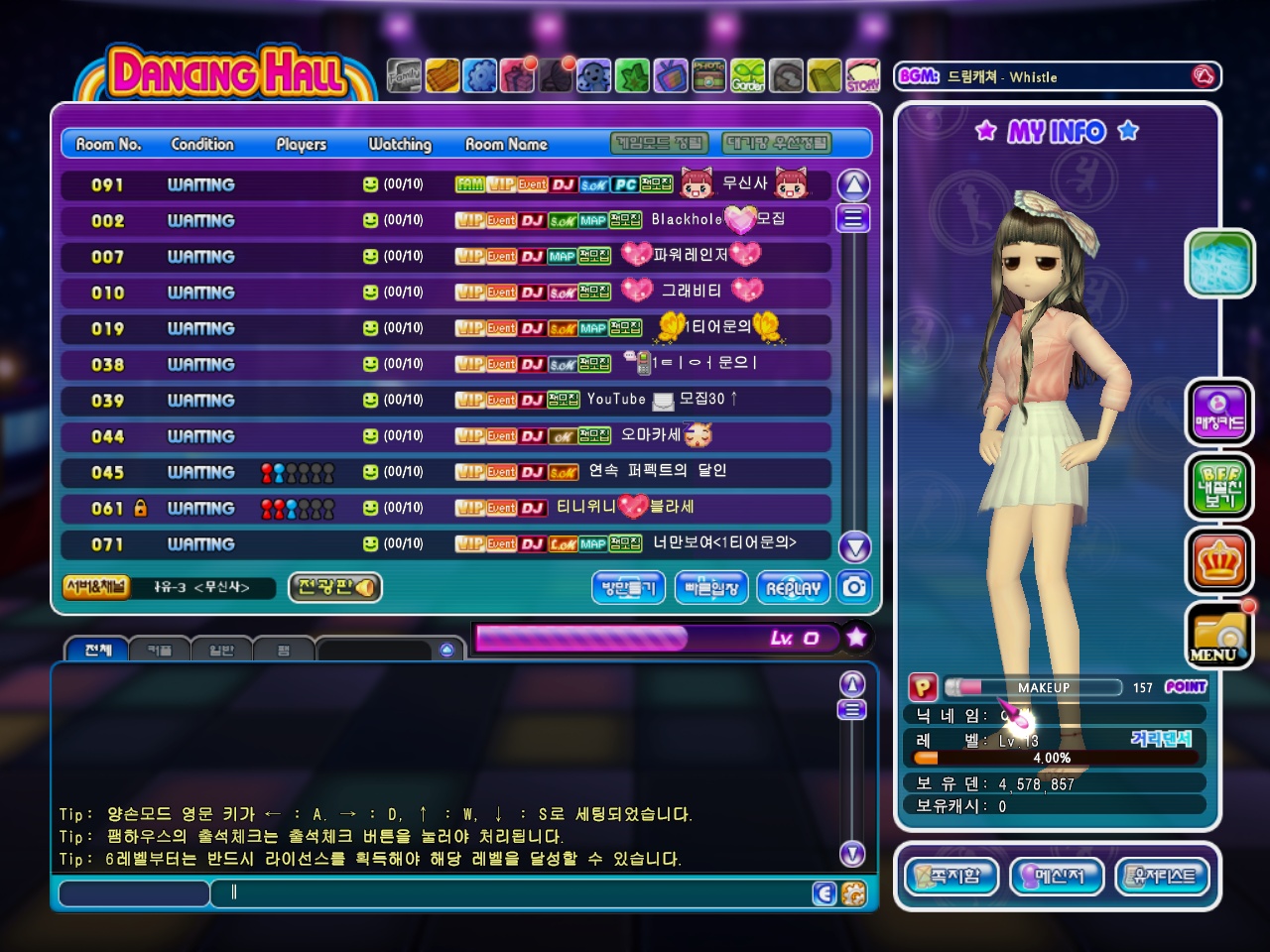The width and height of the screenshot is (1270, 952).
Task: Show the 유저리스트 user list
Action: [1163, 877]
